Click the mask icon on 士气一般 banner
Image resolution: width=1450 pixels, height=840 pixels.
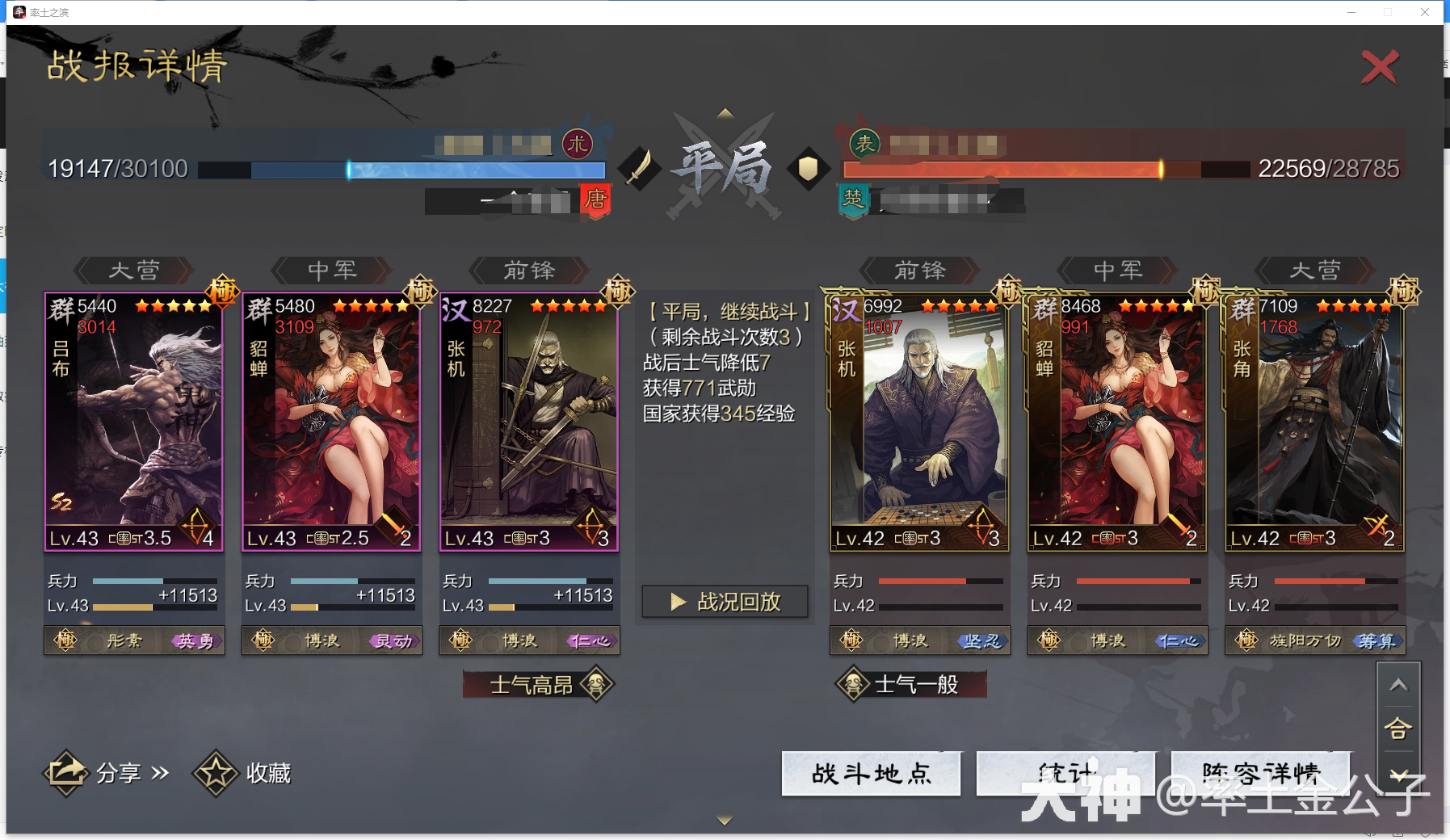coord(852,684)
